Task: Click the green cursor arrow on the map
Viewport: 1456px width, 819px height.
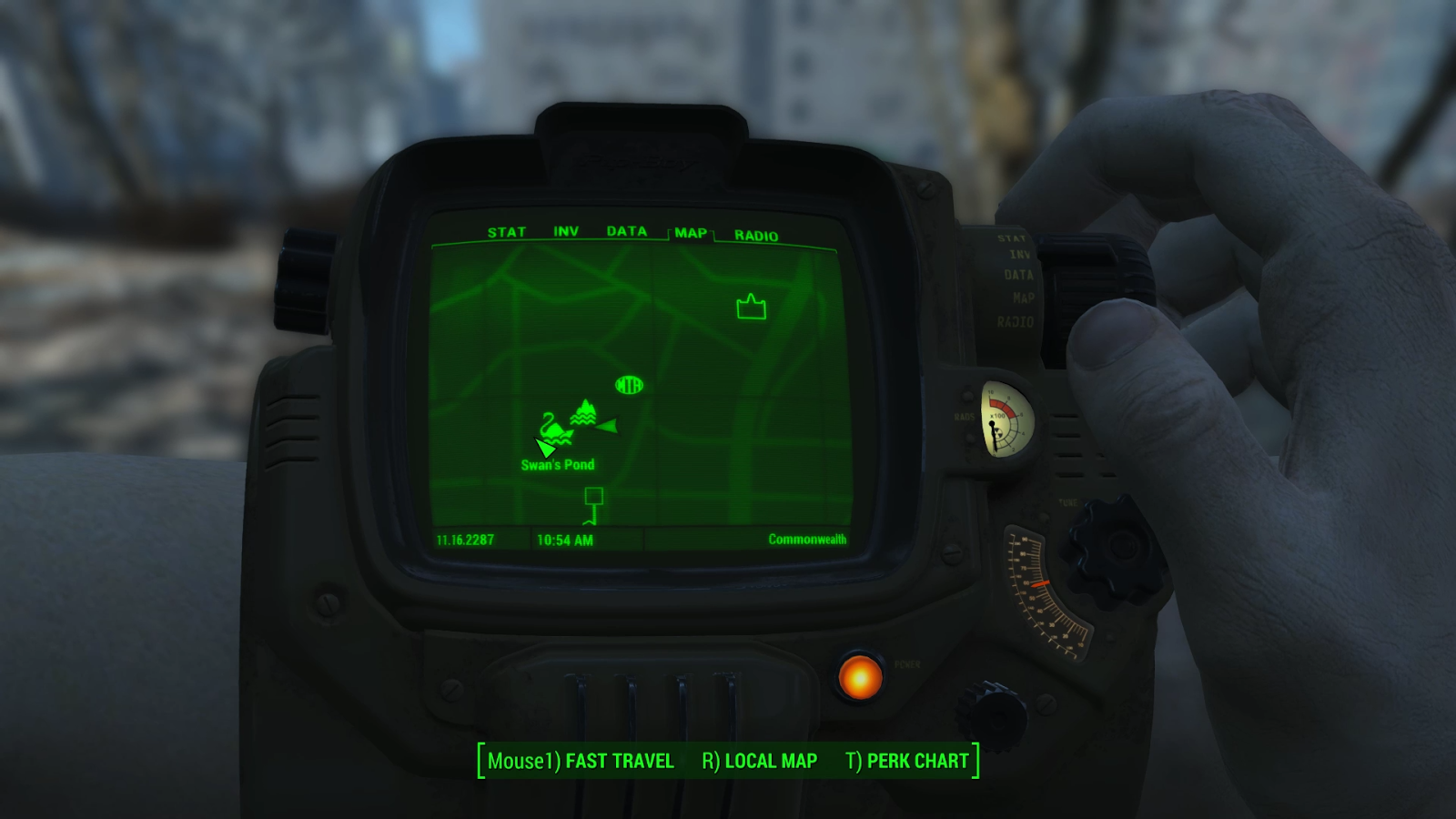Action: [545, 446]
